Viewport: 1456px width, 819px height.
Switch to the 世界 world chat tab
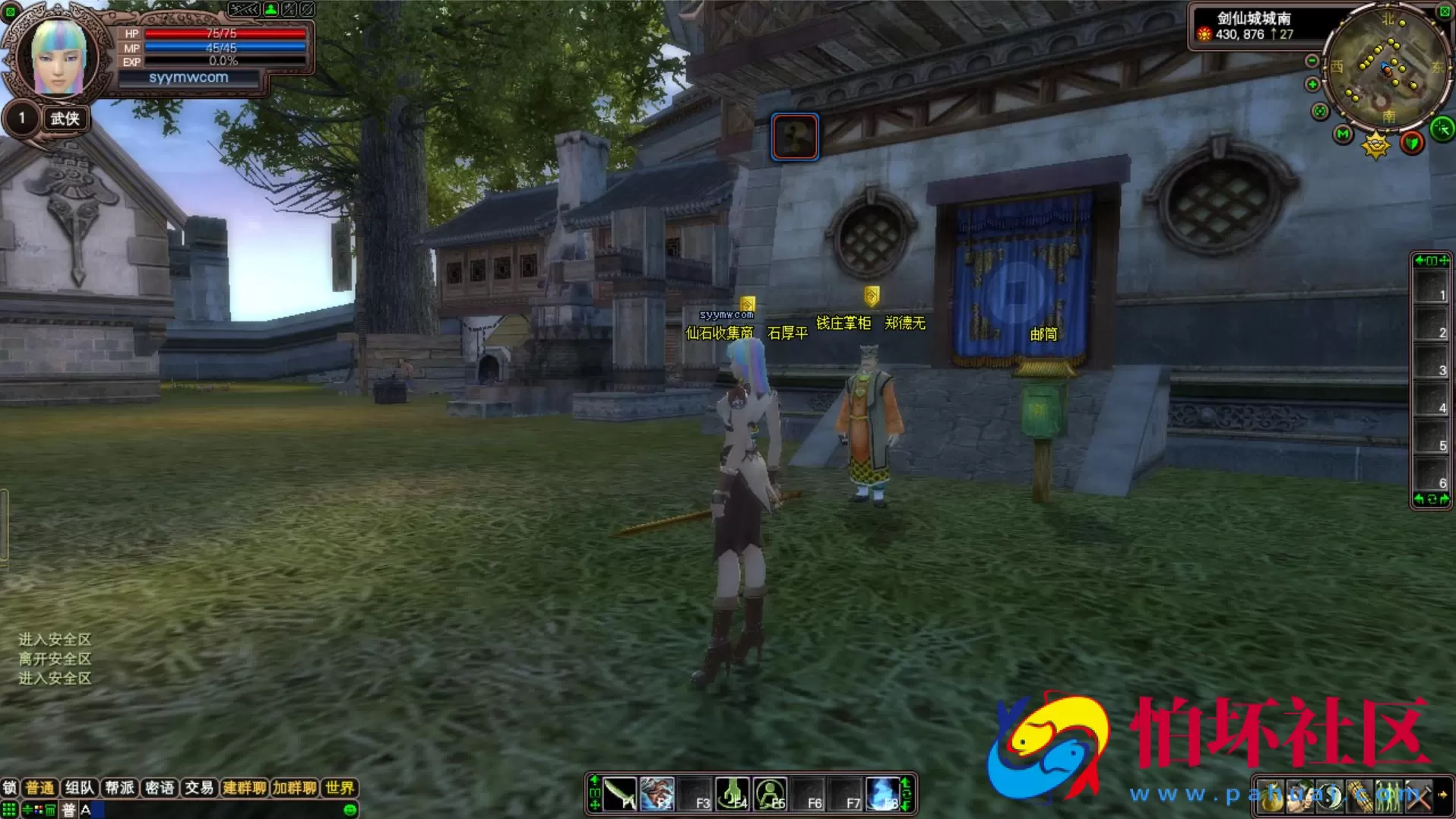coord(339,788)
